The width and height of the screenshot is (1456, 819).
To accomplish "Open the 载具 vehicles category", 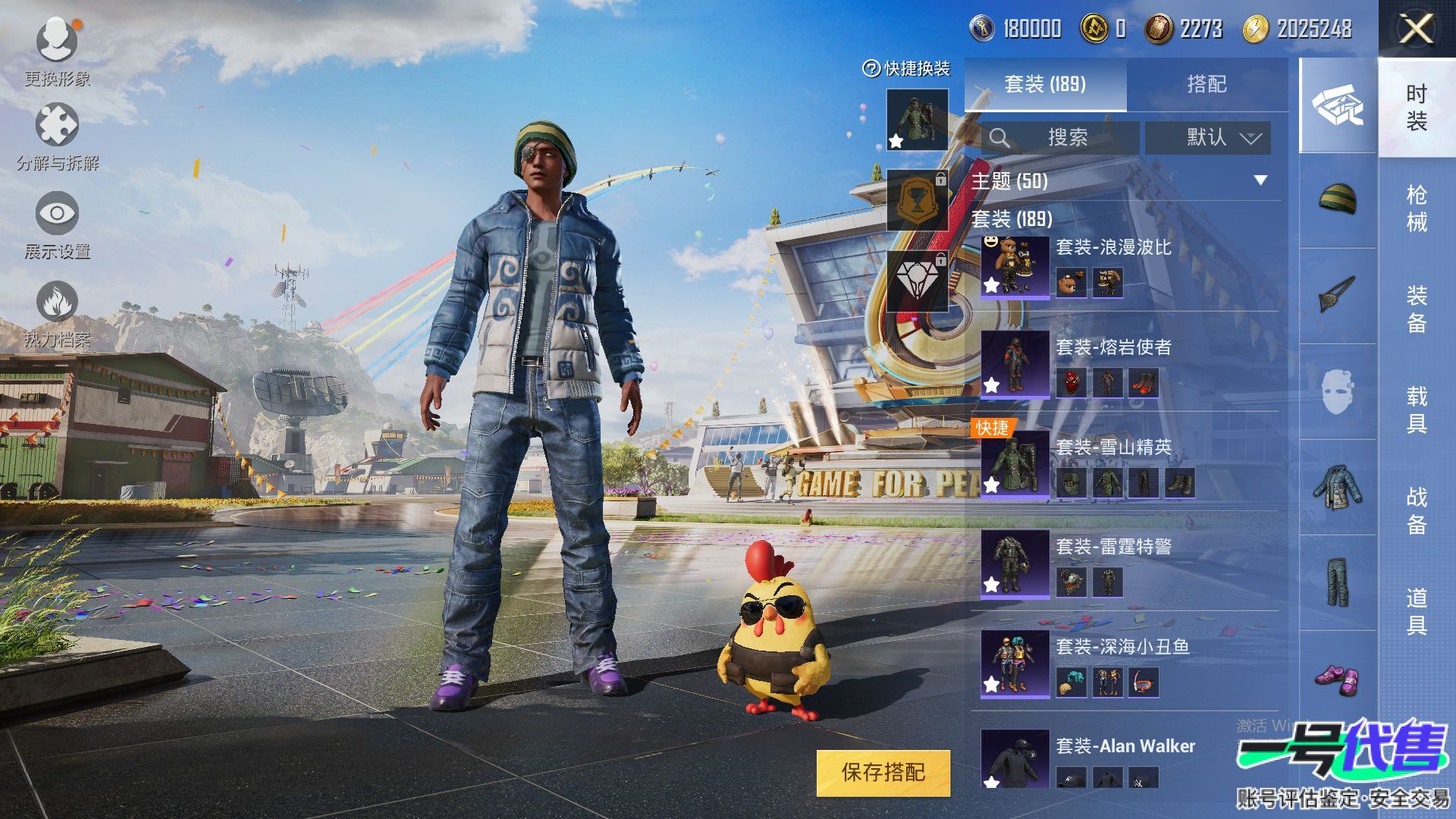I will (x=1417, y=409).
